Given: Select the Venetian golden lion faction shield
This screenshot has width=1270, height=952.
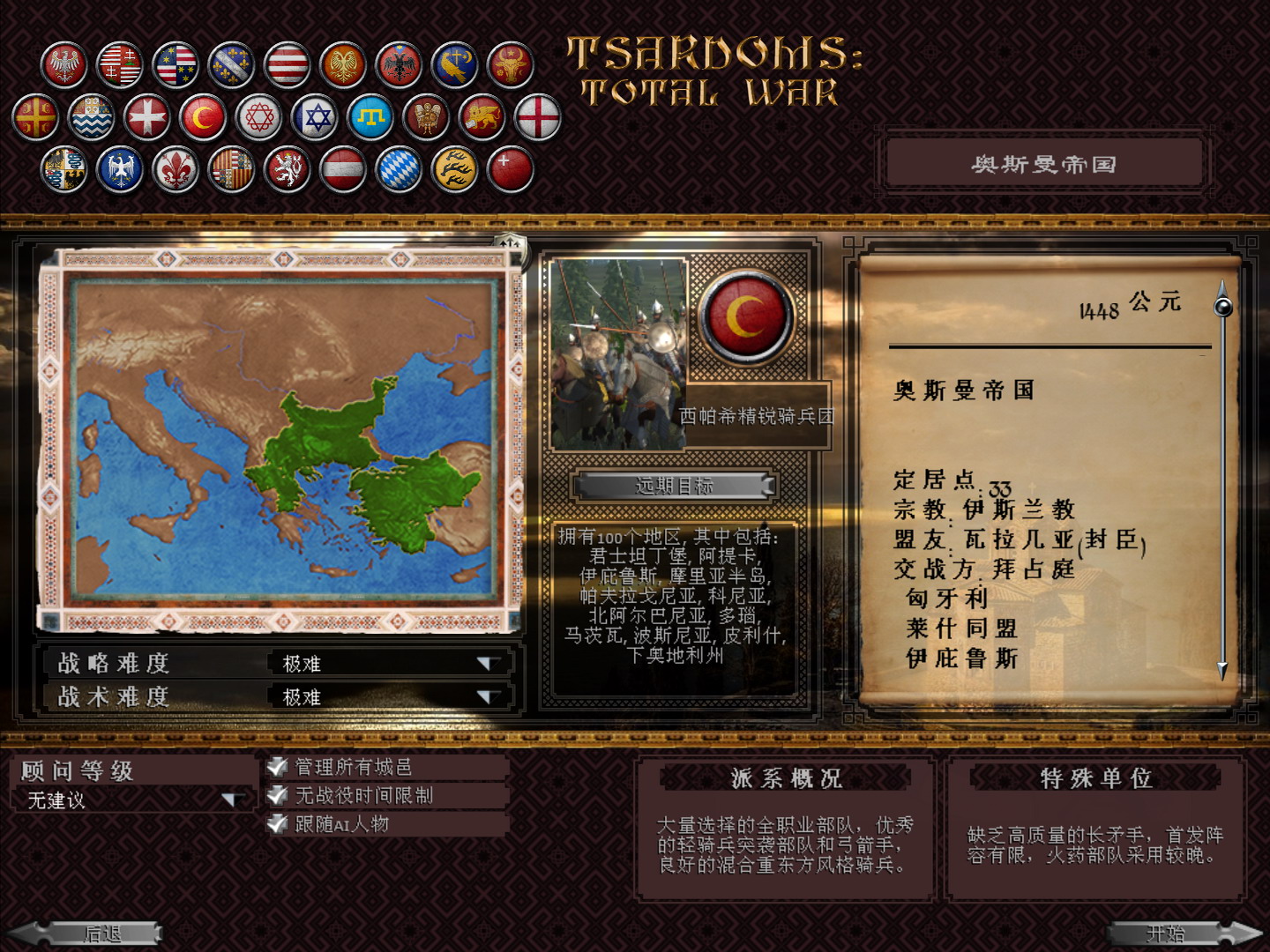Looking at the screenshot, I should (481, 115).
